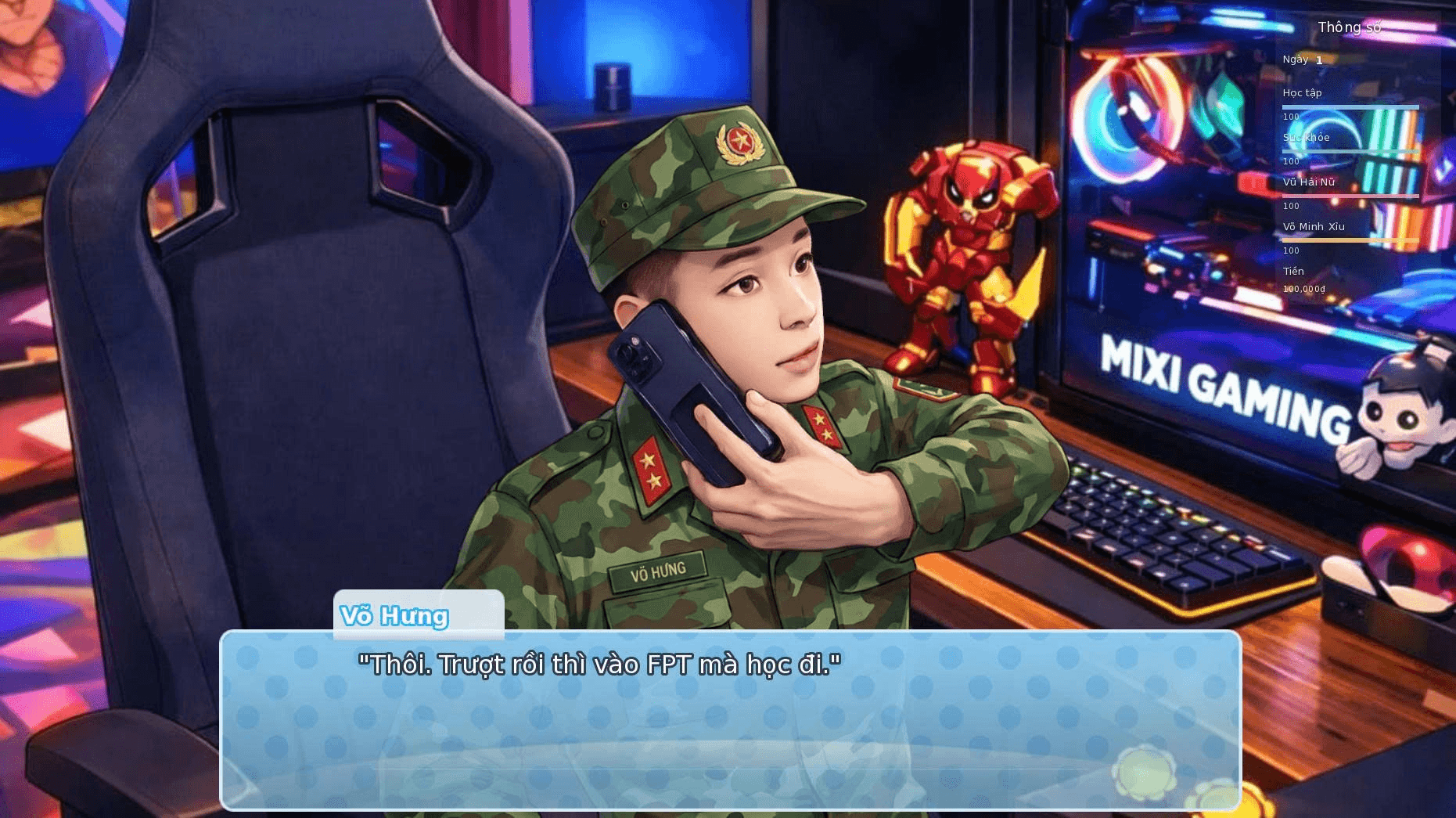Click the Học tập stat label
The width and height of the screenshot is (1456, 818).
(1303, 92)
